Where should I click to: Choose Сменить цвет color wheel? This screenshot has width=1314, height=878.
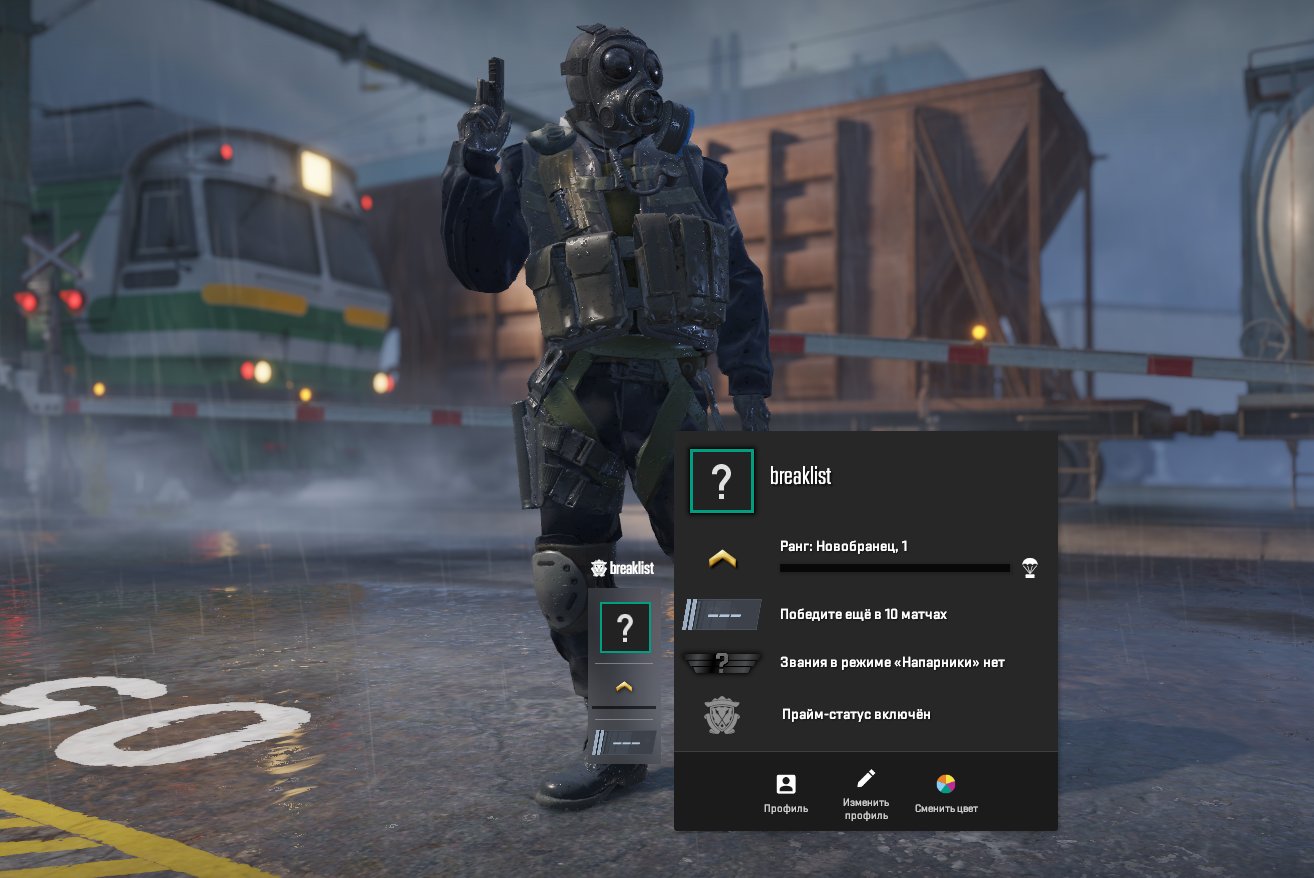946,793
